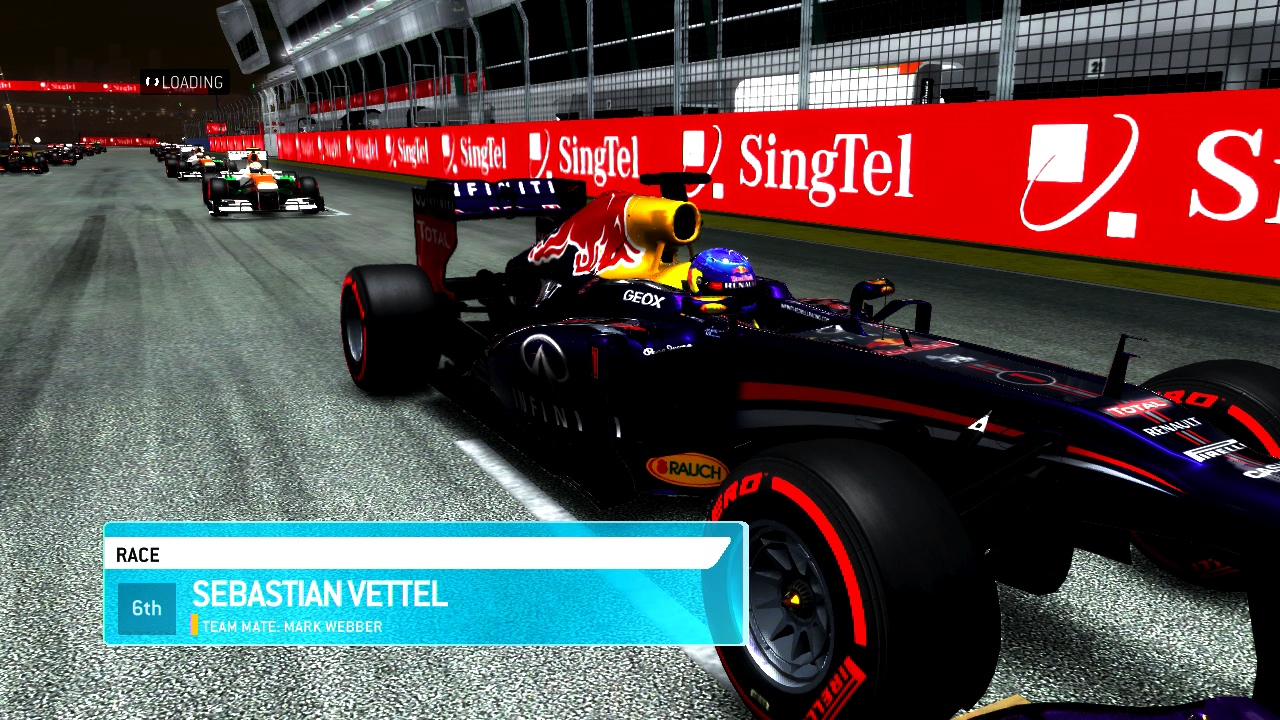The height and width of the screenshot is (720, 1280).
Task: Click the Renault branding on the engine cover
Action: pos(1172,425)
